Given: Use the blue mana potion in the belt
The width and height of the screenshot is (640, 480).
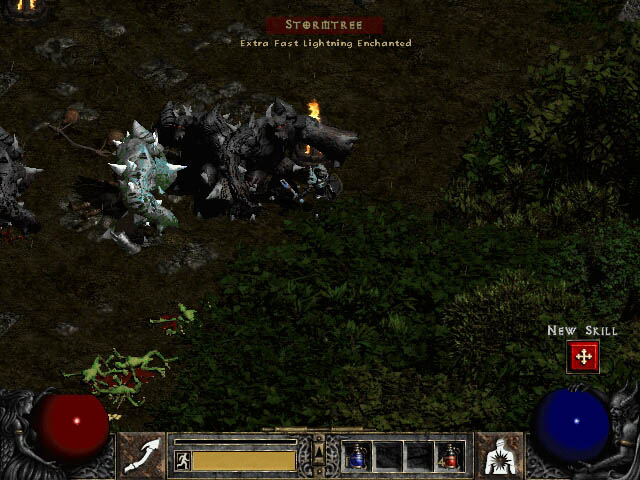Looking at the screenshot, I should click(357, 456).
